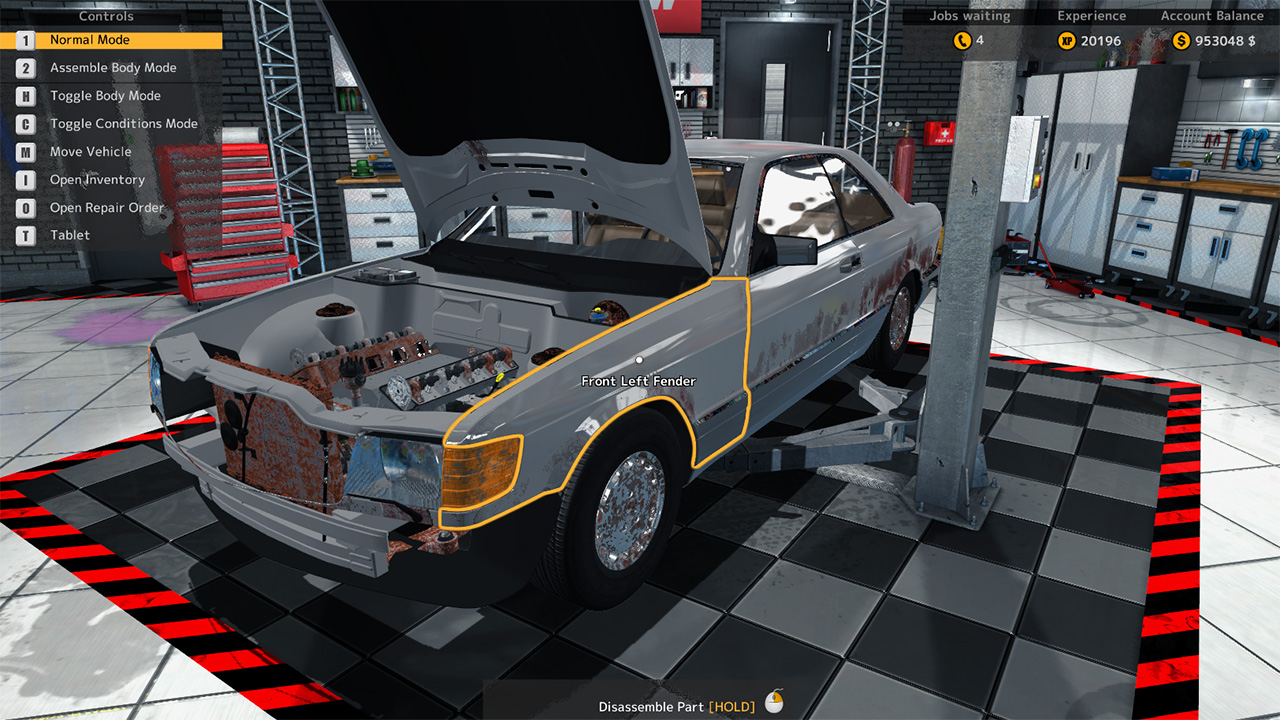Click the '1' key icon next to Normal Mode
Viewport: 1280px width, 720px height.
23,40
